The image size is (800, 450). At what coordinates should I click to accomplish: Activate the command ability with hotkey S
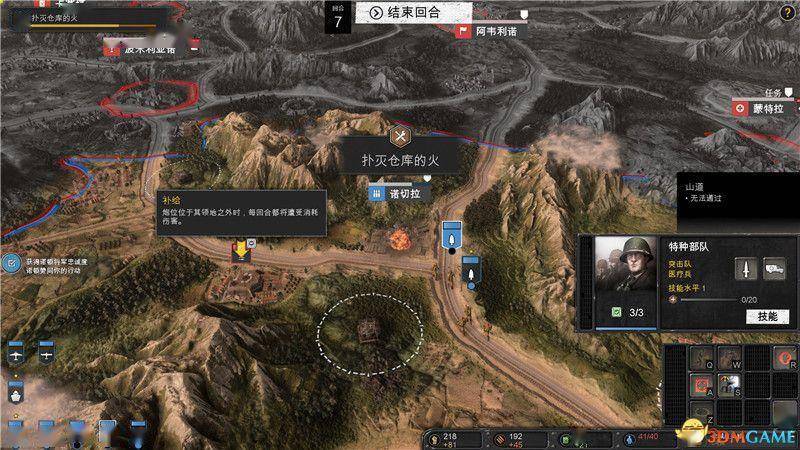click(730, 384)
